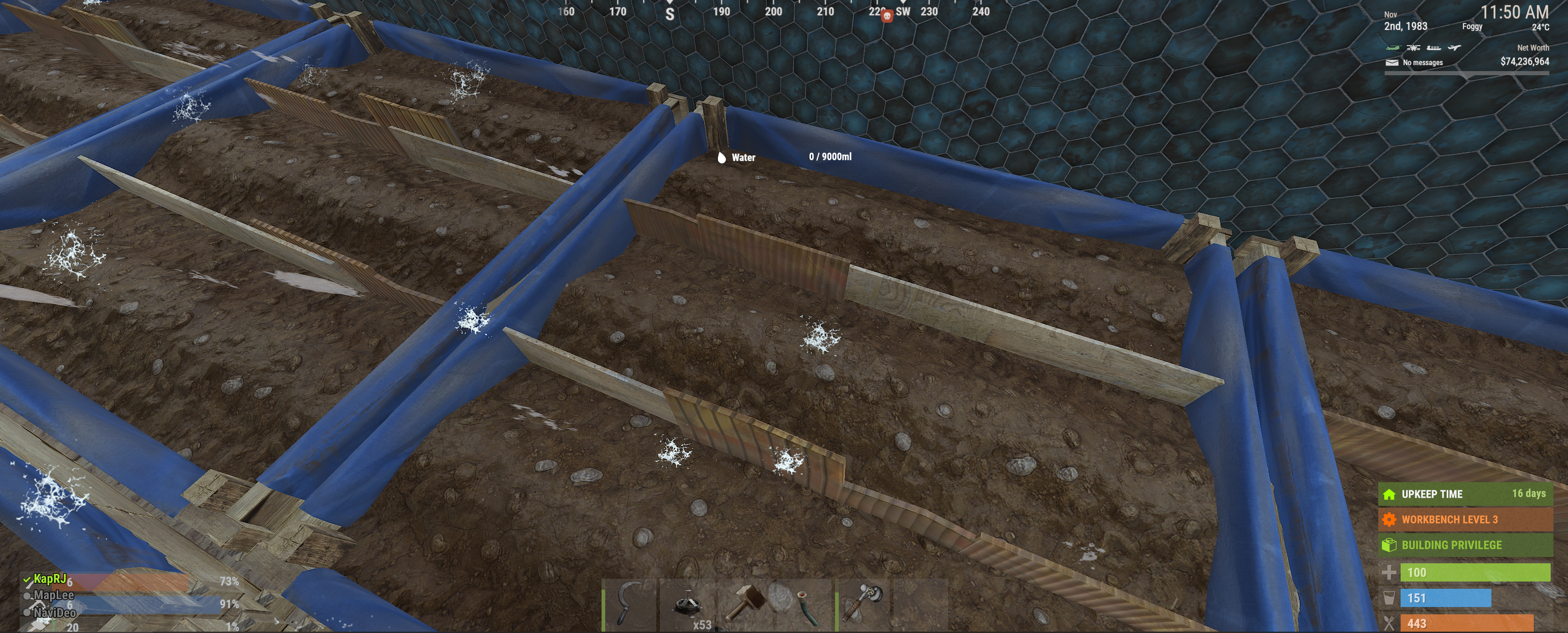Select teammate MapLee in team list
This screenshot has width=1568, height=633.
pyautogui.click(x=53, y=595)
